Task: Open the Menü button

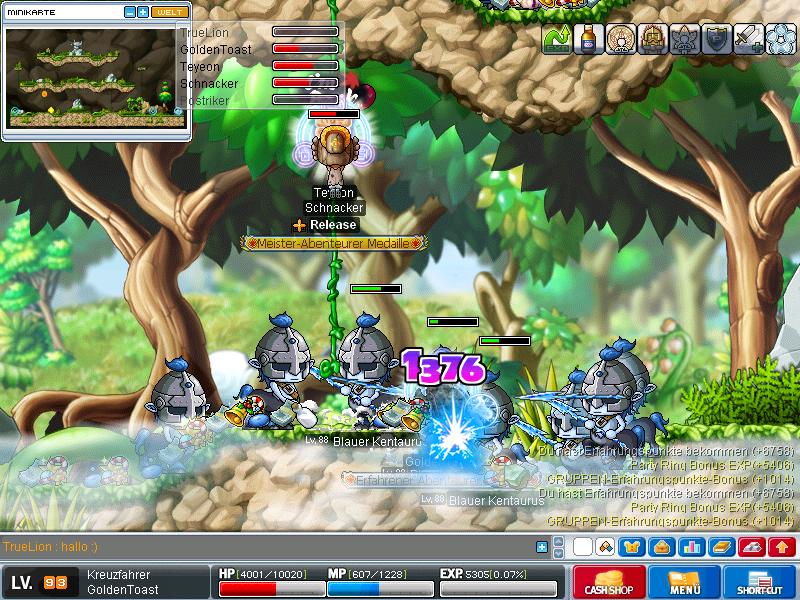Action: click(684, 582)
